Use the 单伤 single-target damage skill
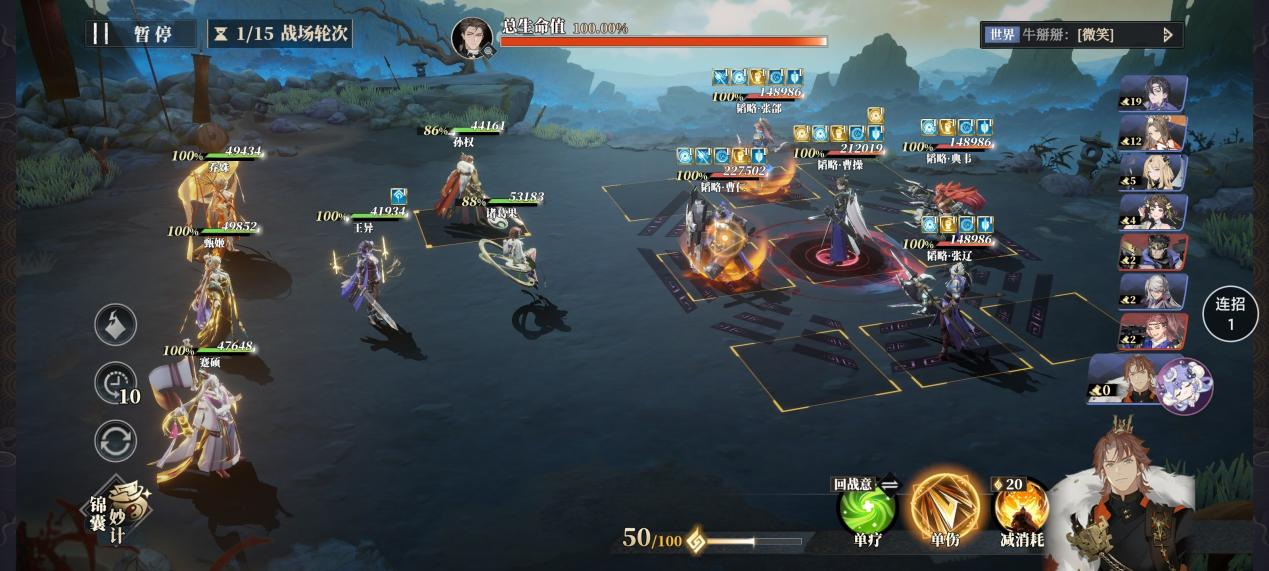1269x571 pixels. coord(944,505)
